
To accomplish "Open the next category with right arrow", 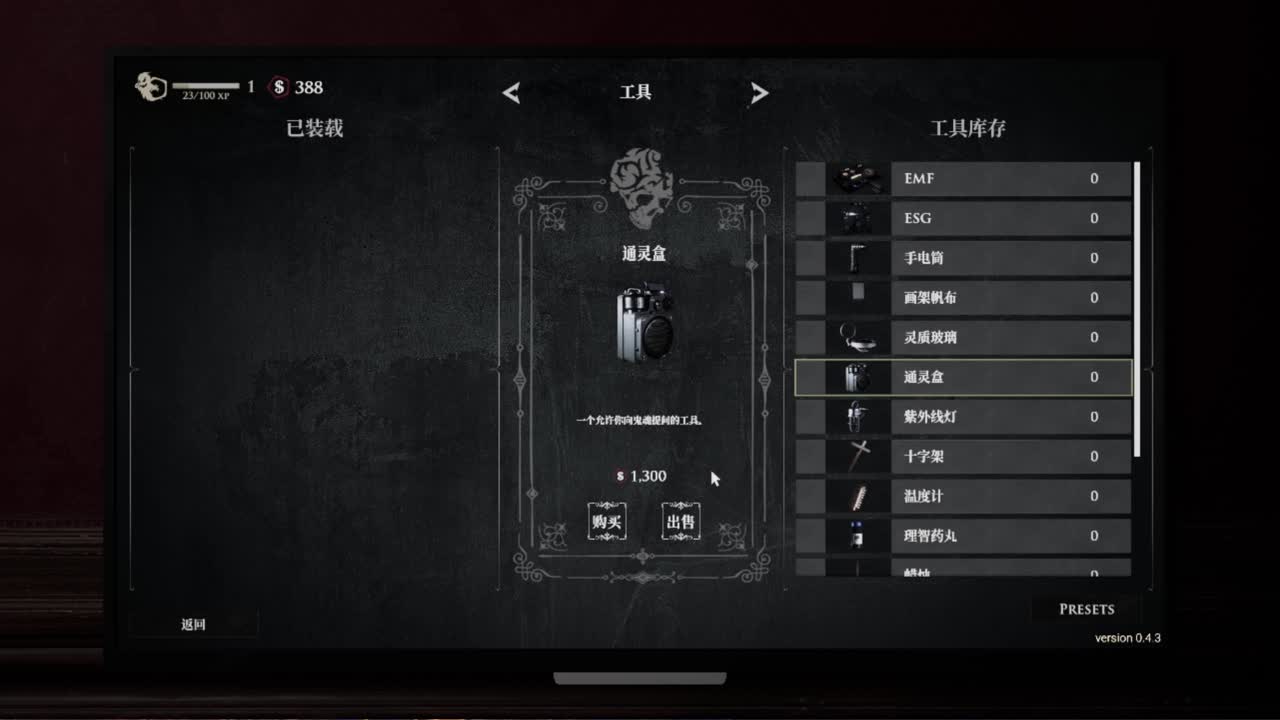I will 760,92.
